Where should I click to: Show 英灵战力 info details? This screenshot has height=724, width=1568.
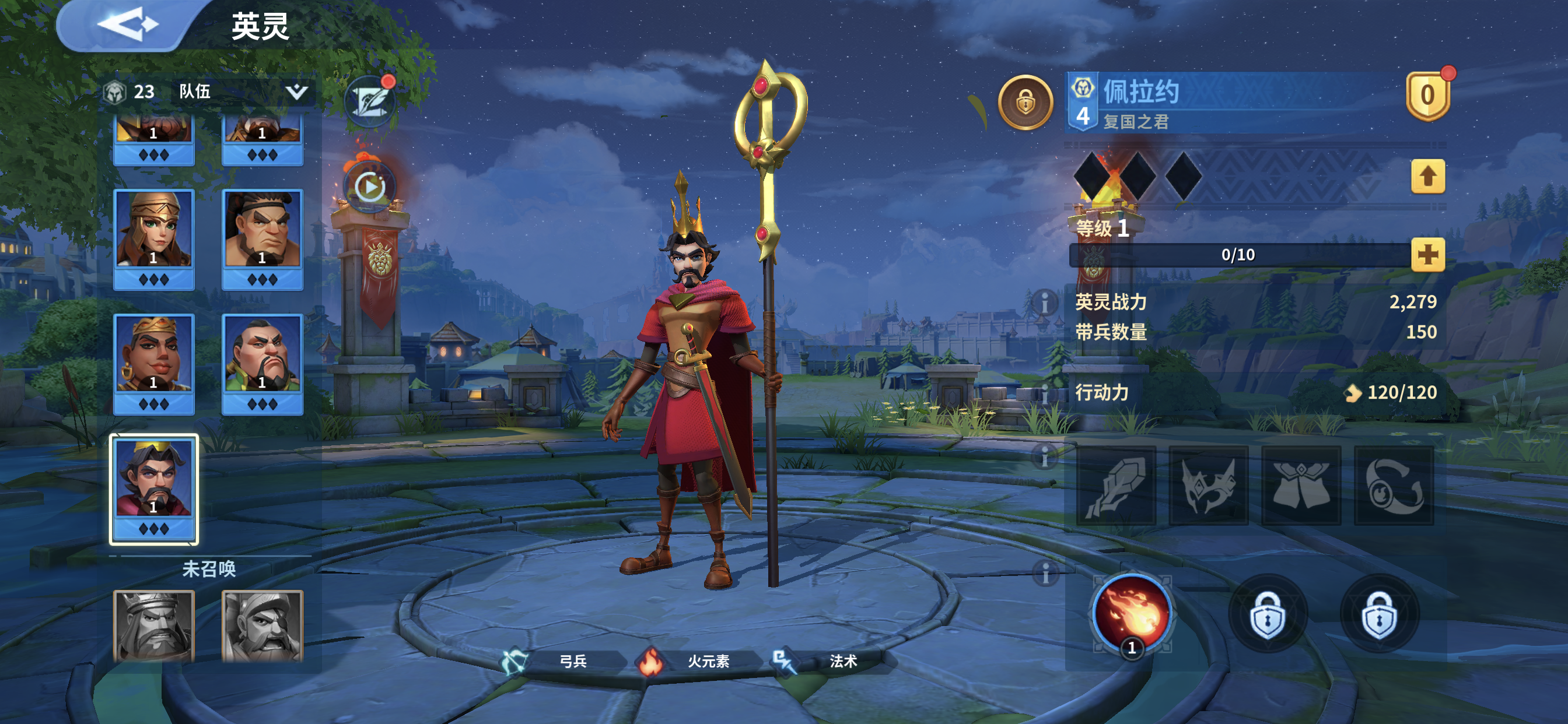tap(1045, 302)
